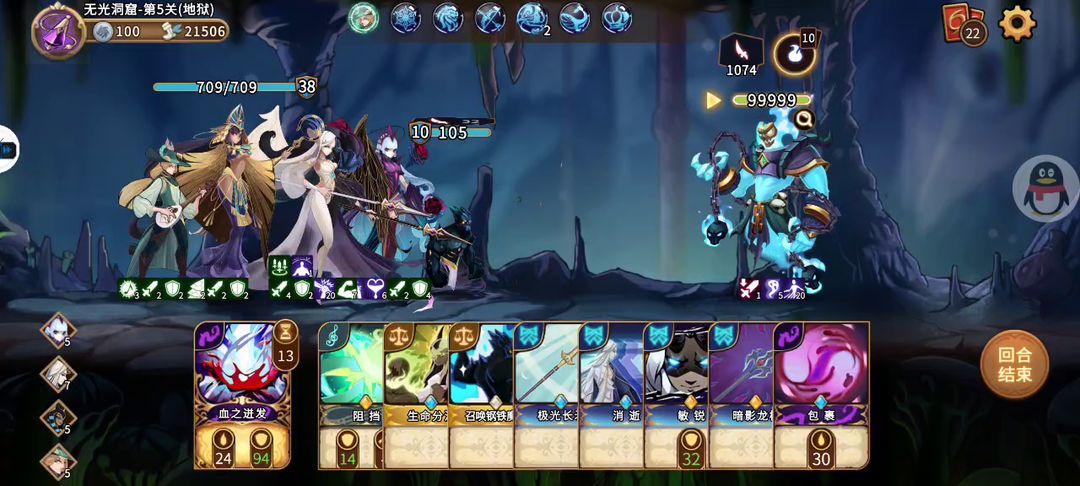Inspect the enemy with the magnifier icon
This screenshot has height=486, width=1080.
click(802, 120)
